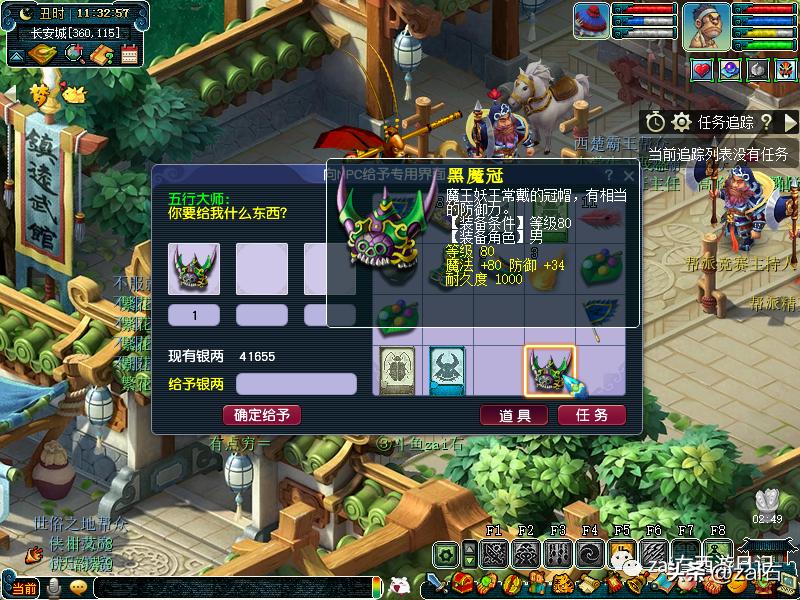Click the helmet placed in the give slot
The width and height of the screenshot is (800, 600).
[193, 269]
